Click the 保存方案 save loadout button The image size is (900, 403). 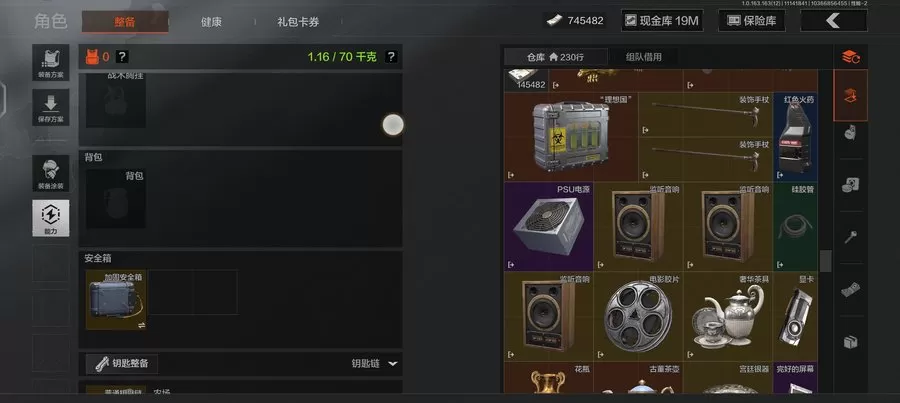coord(51,106)
